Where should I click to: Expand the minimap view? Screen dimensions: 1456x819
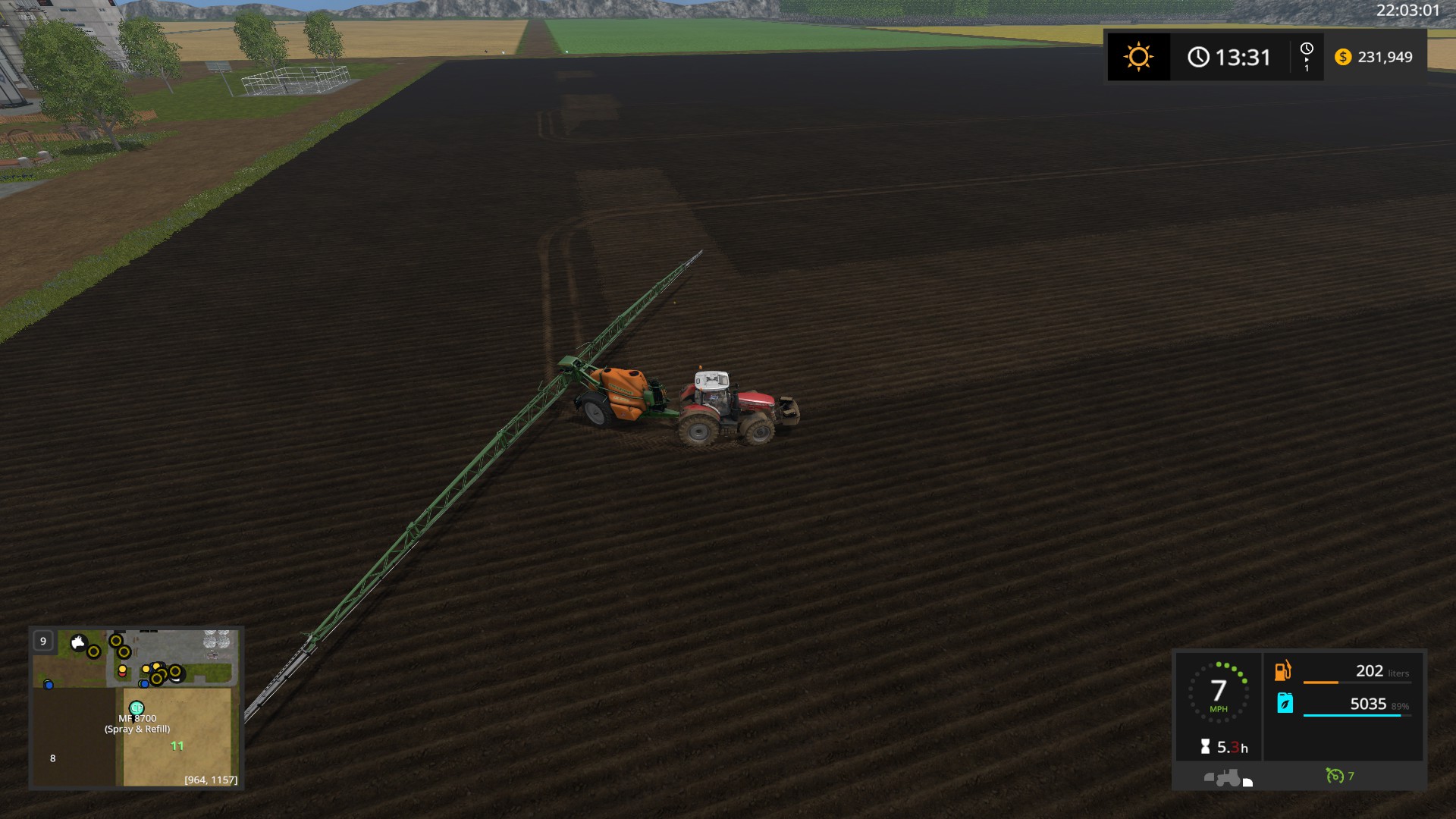point(42,641)
